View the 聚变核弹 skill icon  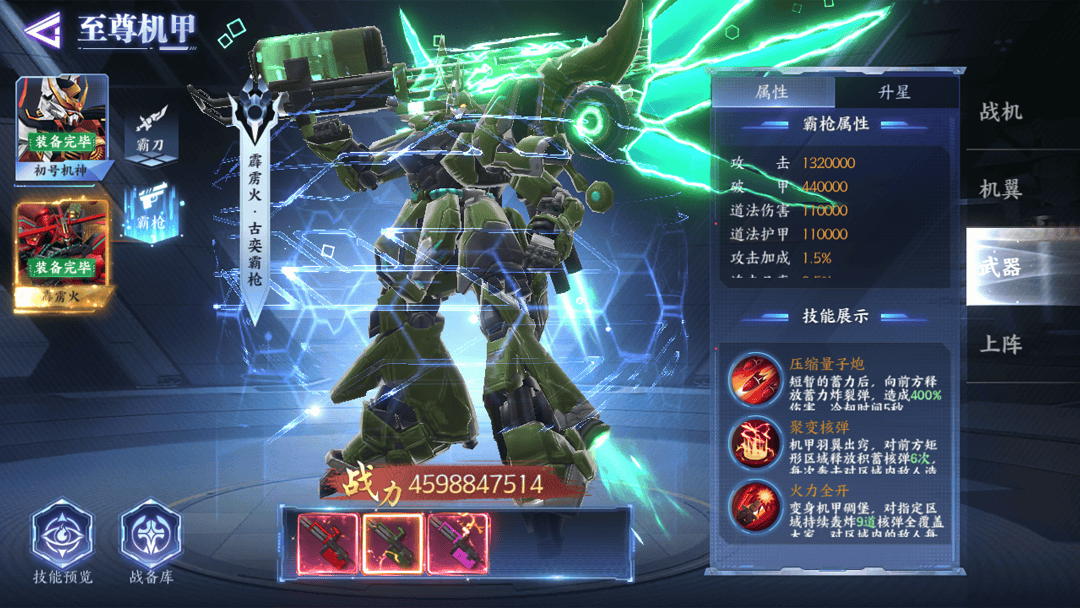(755, 443)
